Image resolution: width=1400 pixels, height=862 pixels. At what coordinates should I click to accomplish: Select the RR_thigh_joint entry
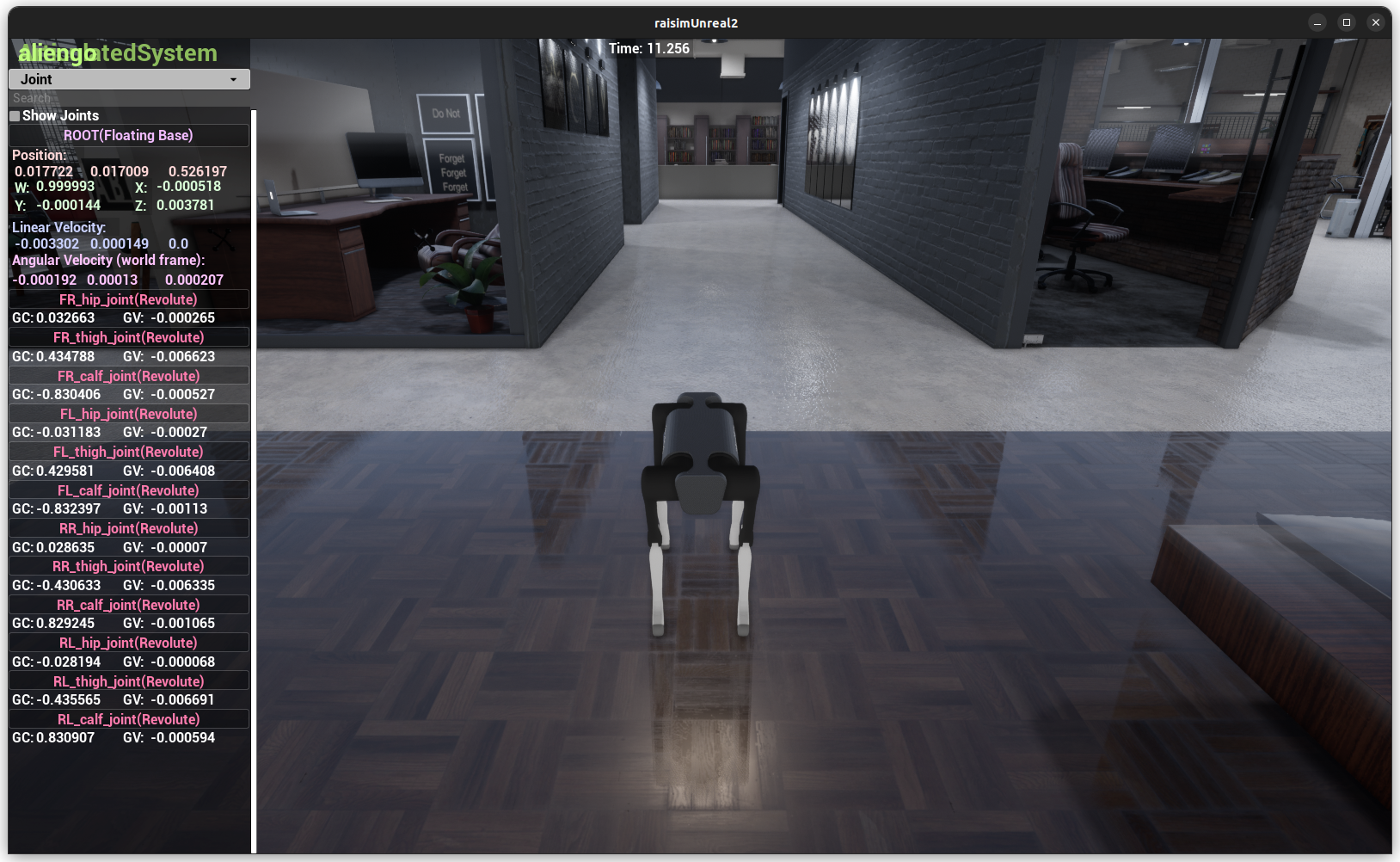pyautogui.click(x=128, y=565)
